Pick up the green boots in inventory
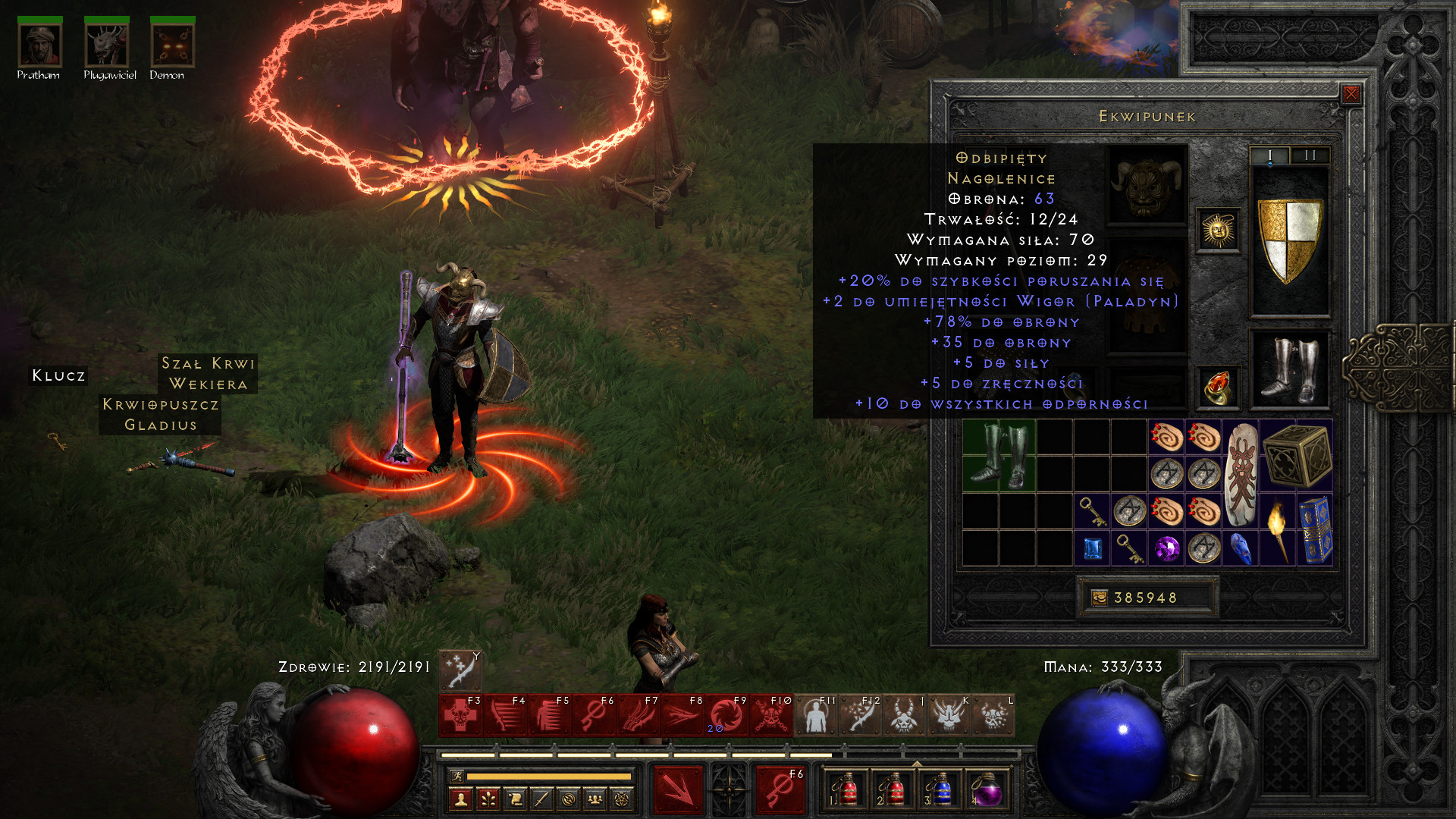Image resolution: width=1456 pixels, height=819 pixels. (x=999, y=456)
